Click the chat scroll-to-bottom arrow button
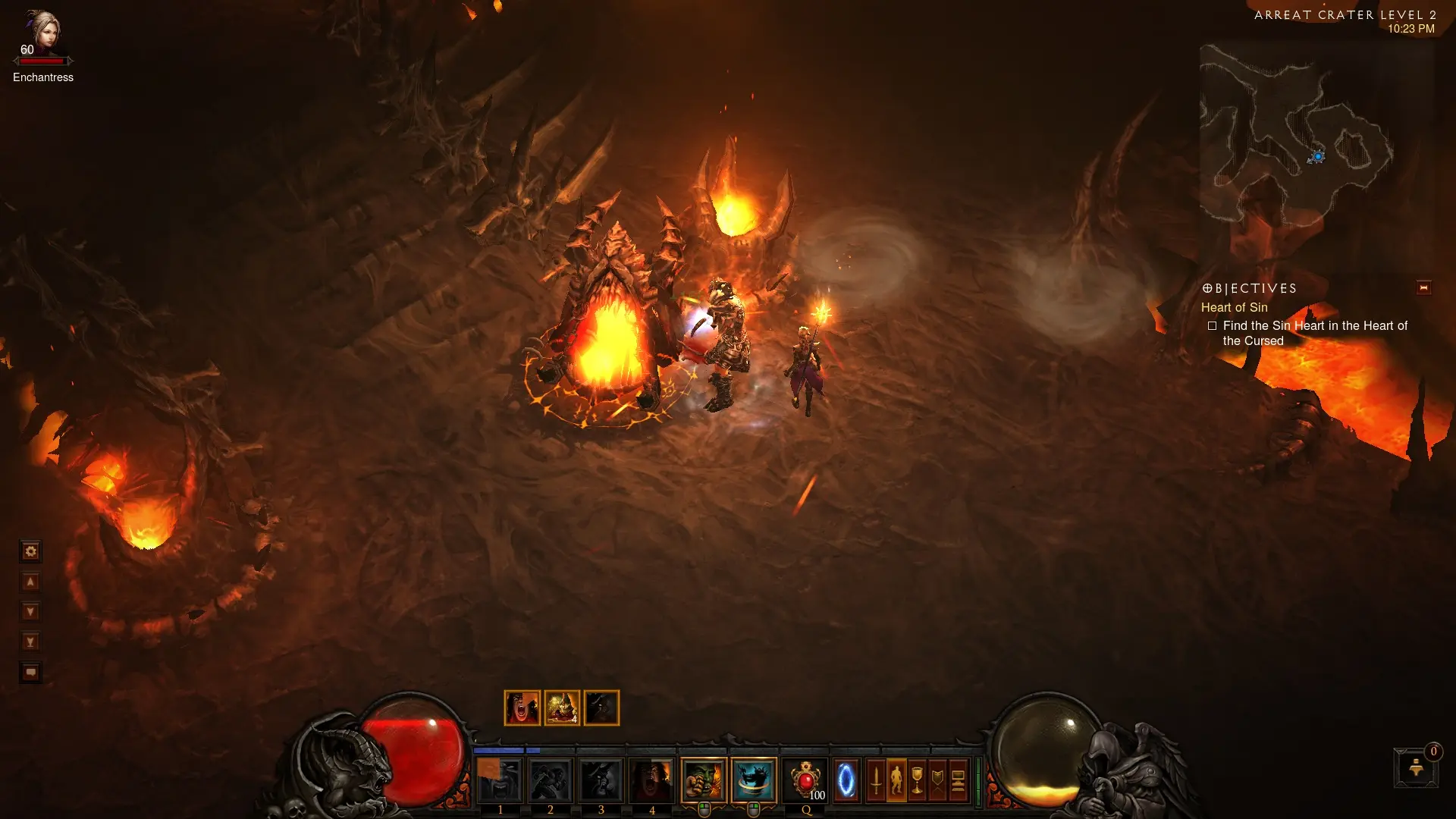1456x819 pixels. pos(30,642)
